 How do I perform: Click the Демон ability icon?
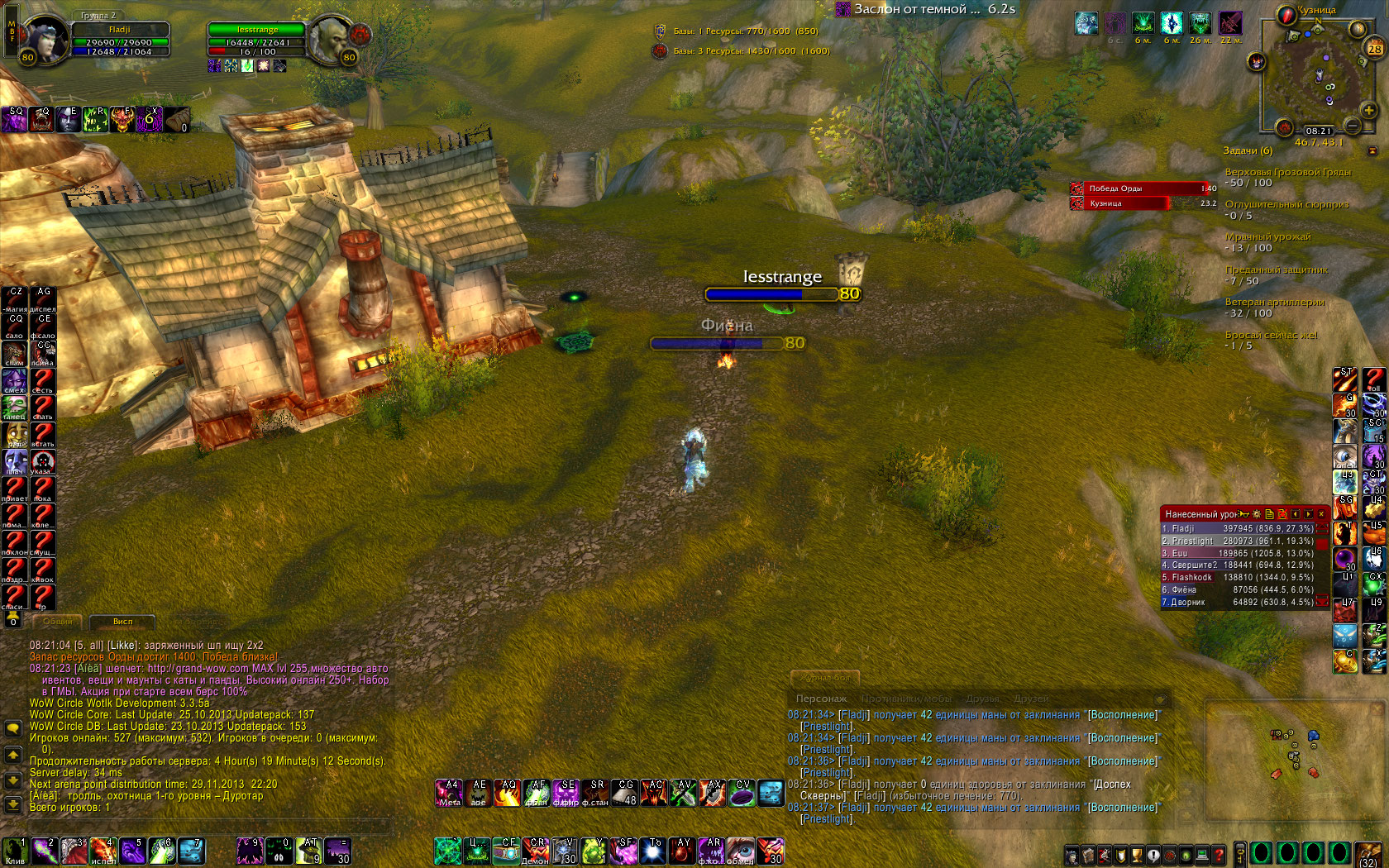coord(536,851)
